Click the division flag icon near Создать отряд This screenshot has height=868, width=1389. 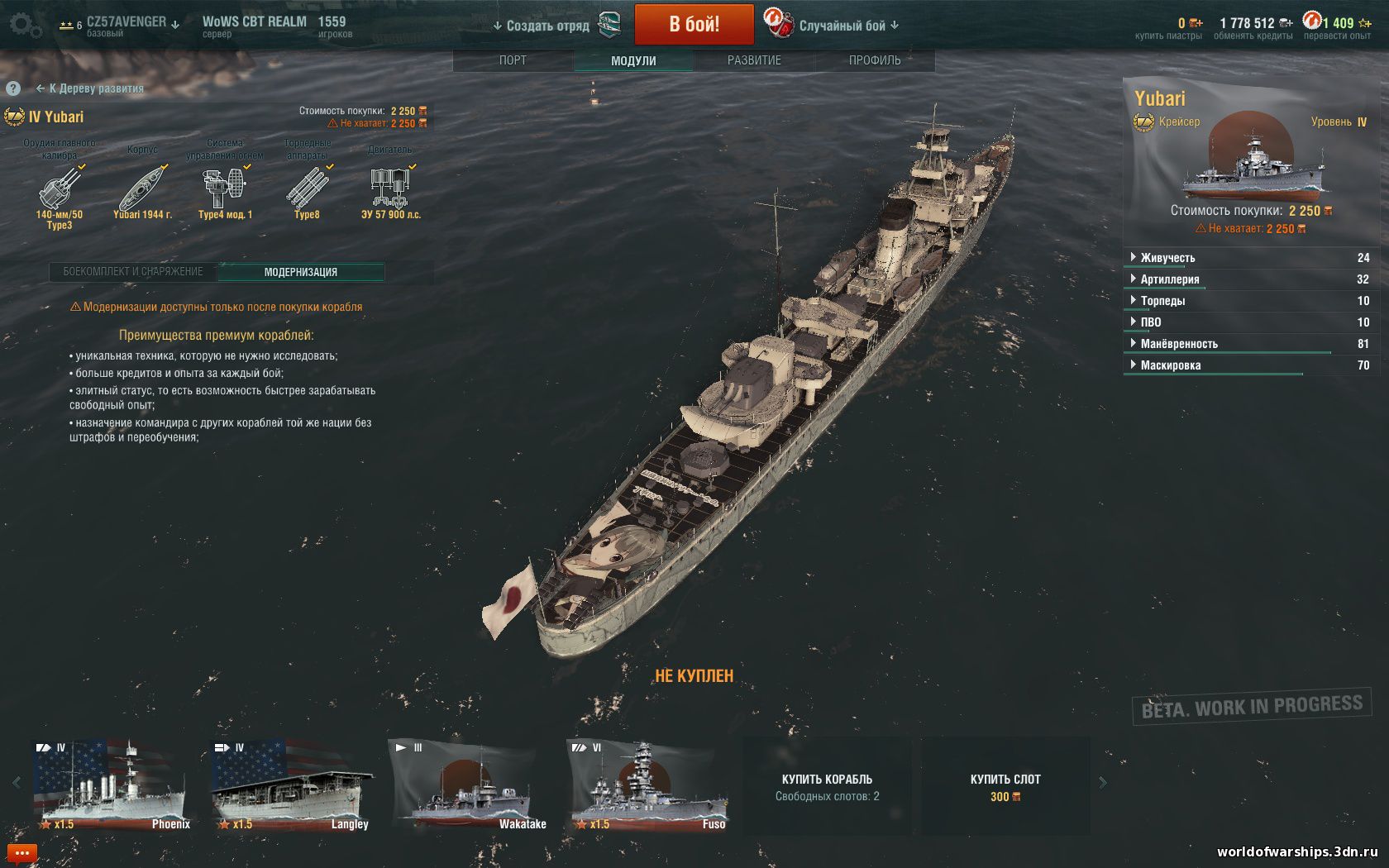pos(610,24)
